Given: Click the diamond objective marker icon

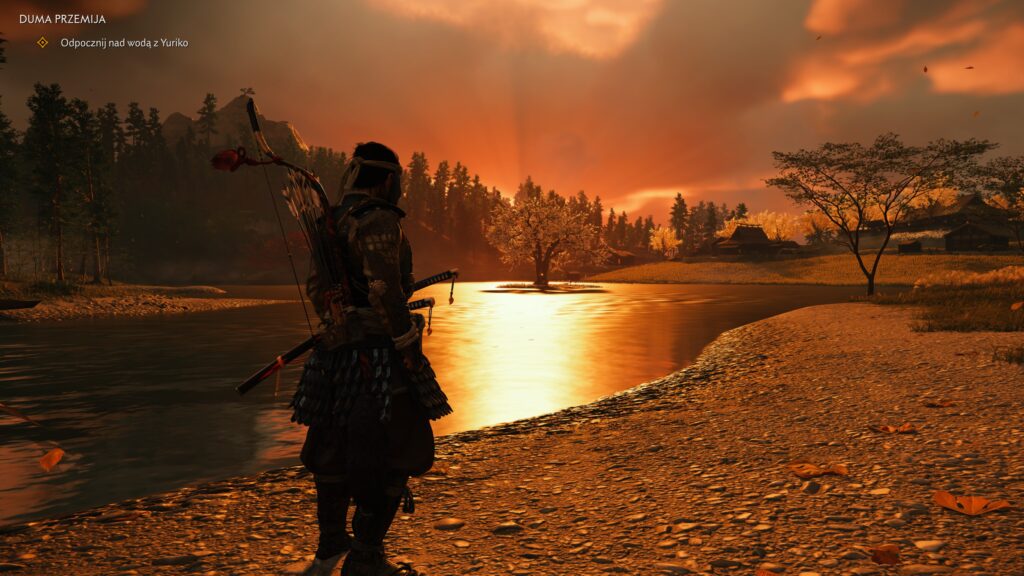Looking at the screenshot, I should tap(42, 42).
